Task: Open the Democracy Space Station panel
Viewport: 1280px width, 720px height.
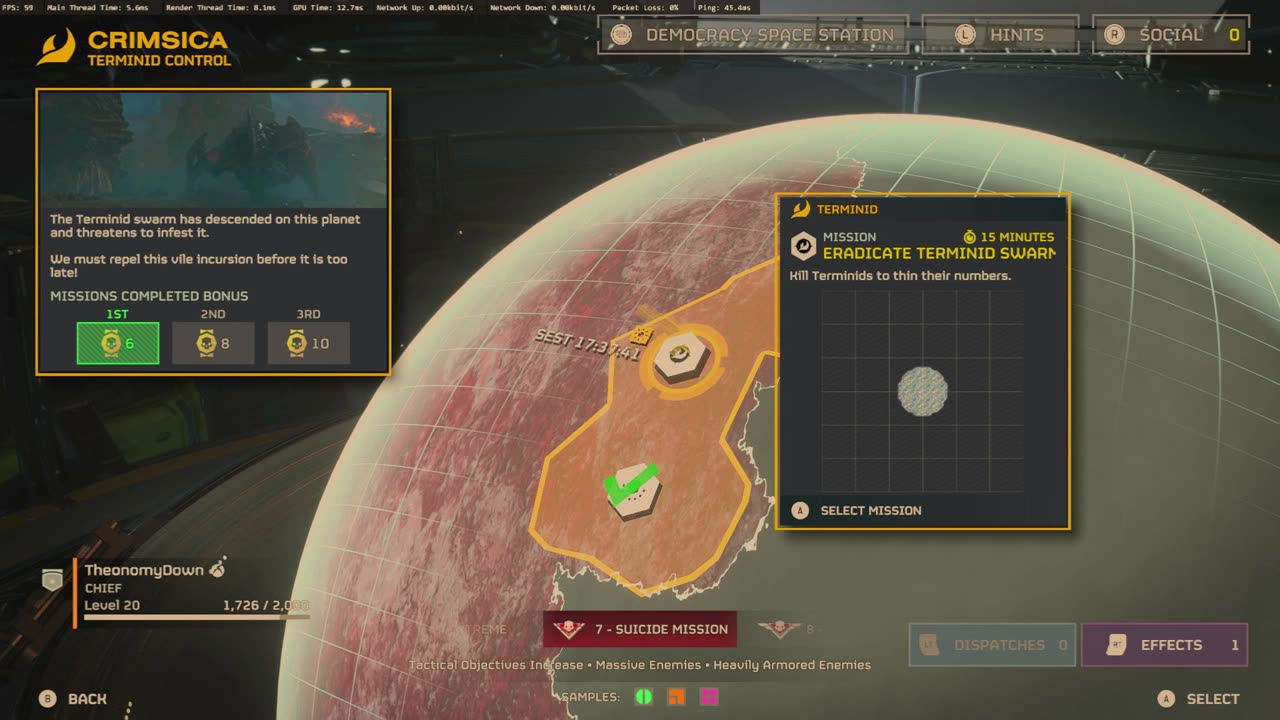Action: 753,35
